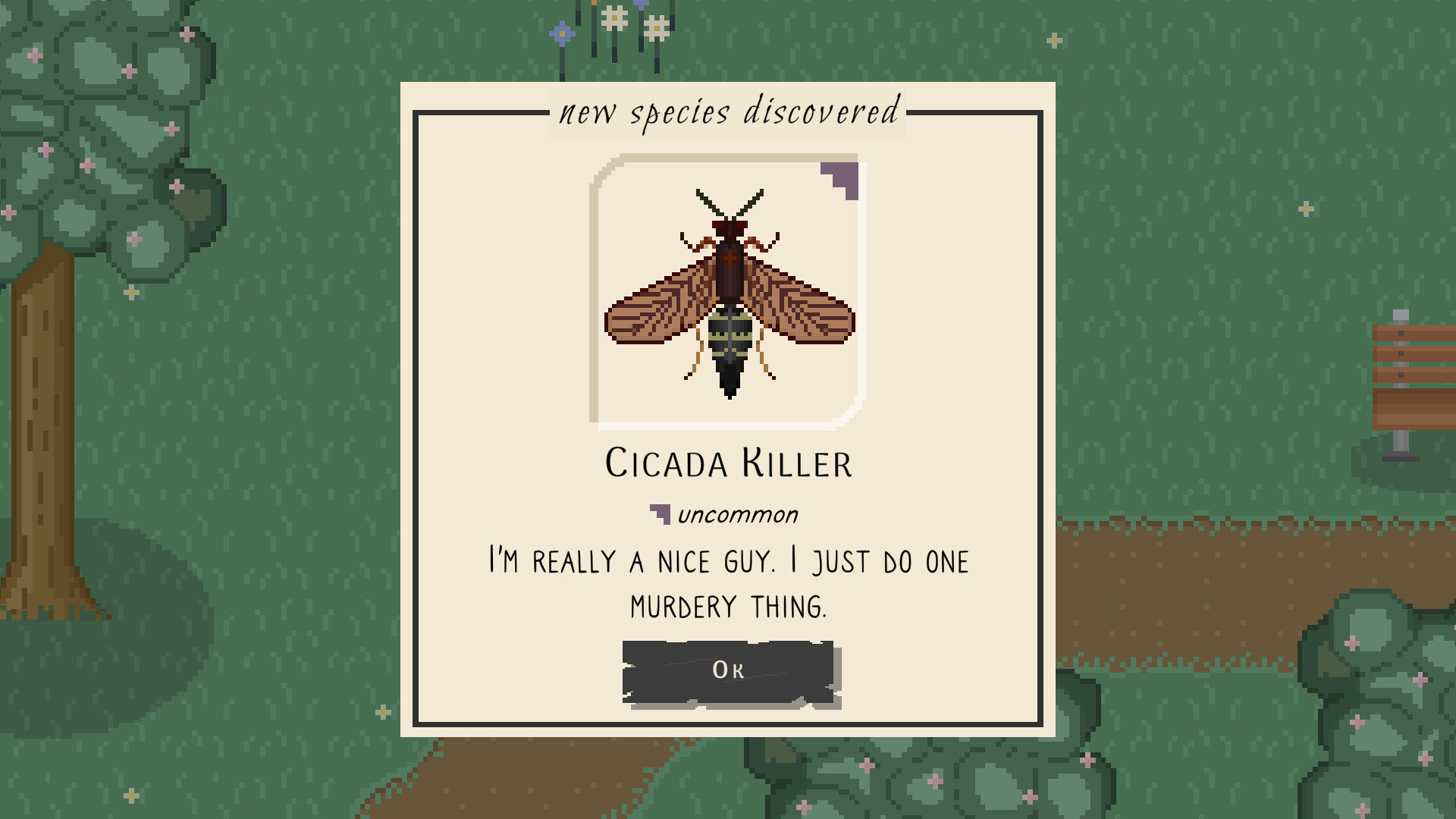Click the white daisies at the top
This screenshot has height=819, width=1456.
pyautogui.click(x=614, y=19)
